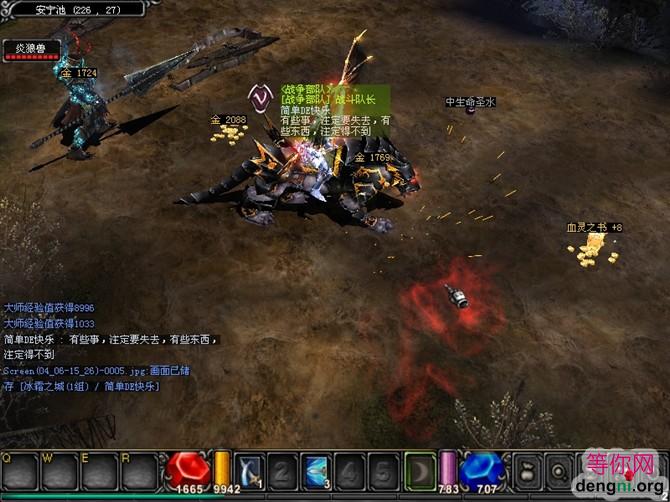670x502 pixels.
Task: Click the E item hotkey slot
Action: (100, 470)
